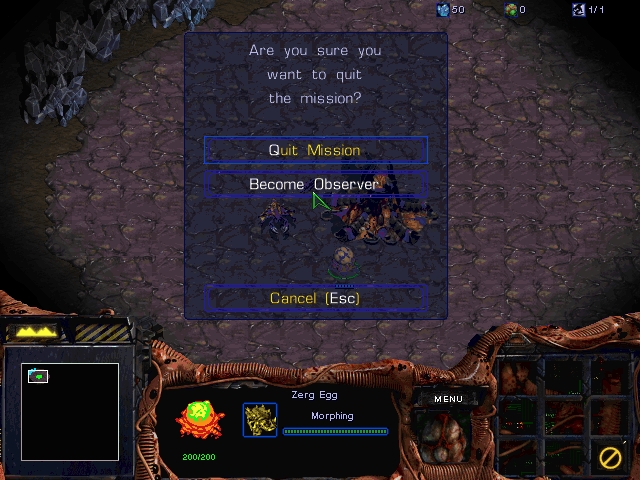This screenshot has height=480, width=640.
Task: Cancel quitting the mission
Action: [x=315, y=298]
